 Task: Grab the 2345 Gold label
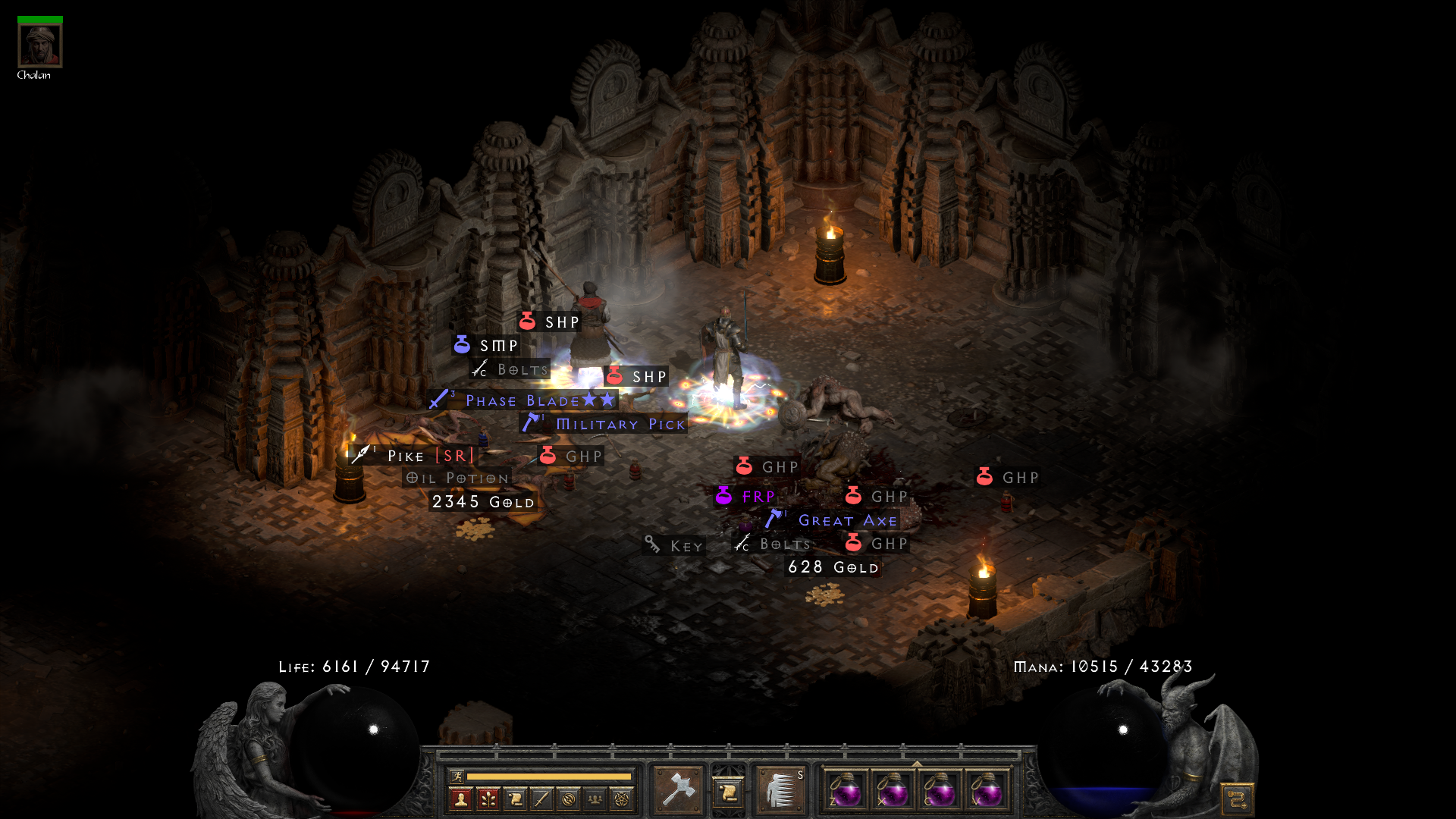483,502
